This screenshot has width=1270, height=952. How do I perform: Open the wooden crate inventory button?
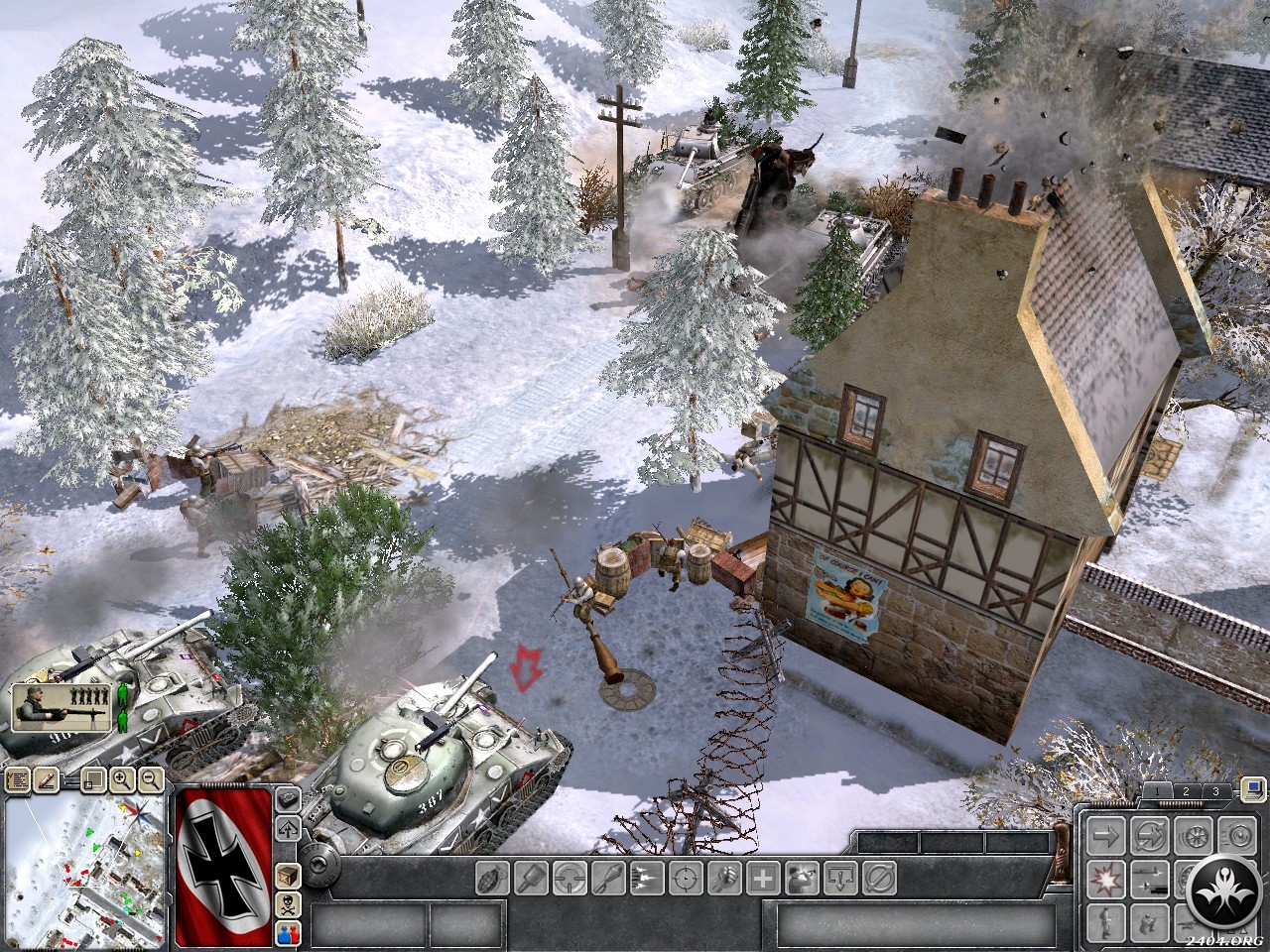(288, 877)
